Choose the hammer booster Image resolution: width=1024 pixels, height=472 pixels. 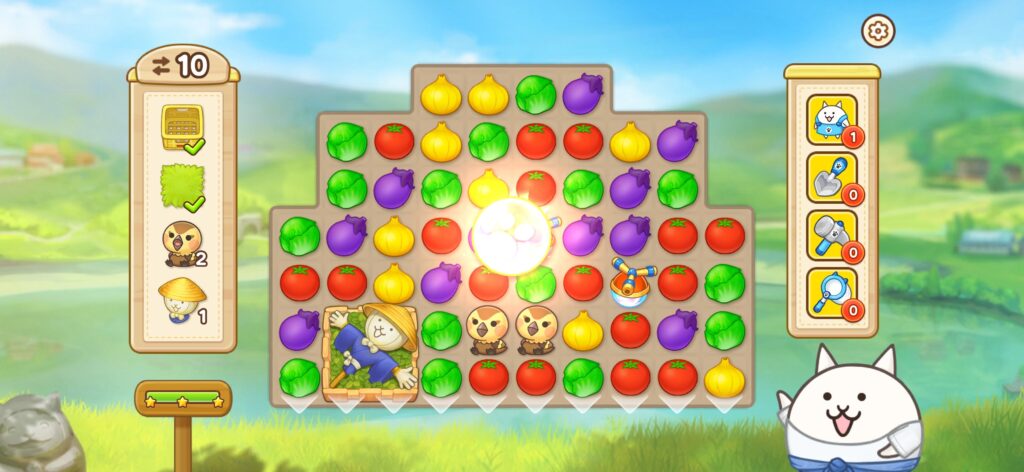coord(831,236)
